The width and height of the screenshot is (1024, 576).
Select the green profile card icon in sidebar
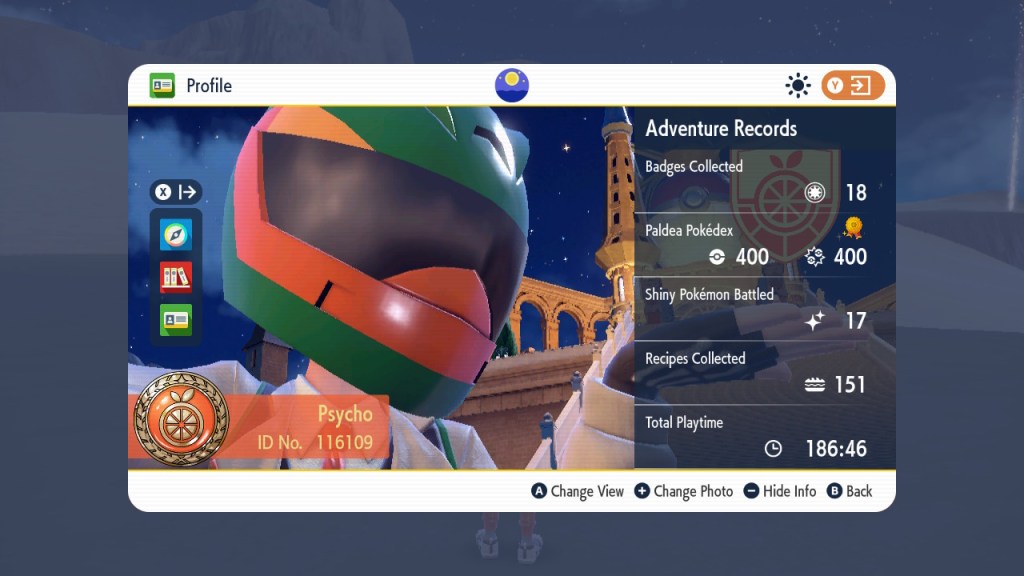click(x=176, y=319)
